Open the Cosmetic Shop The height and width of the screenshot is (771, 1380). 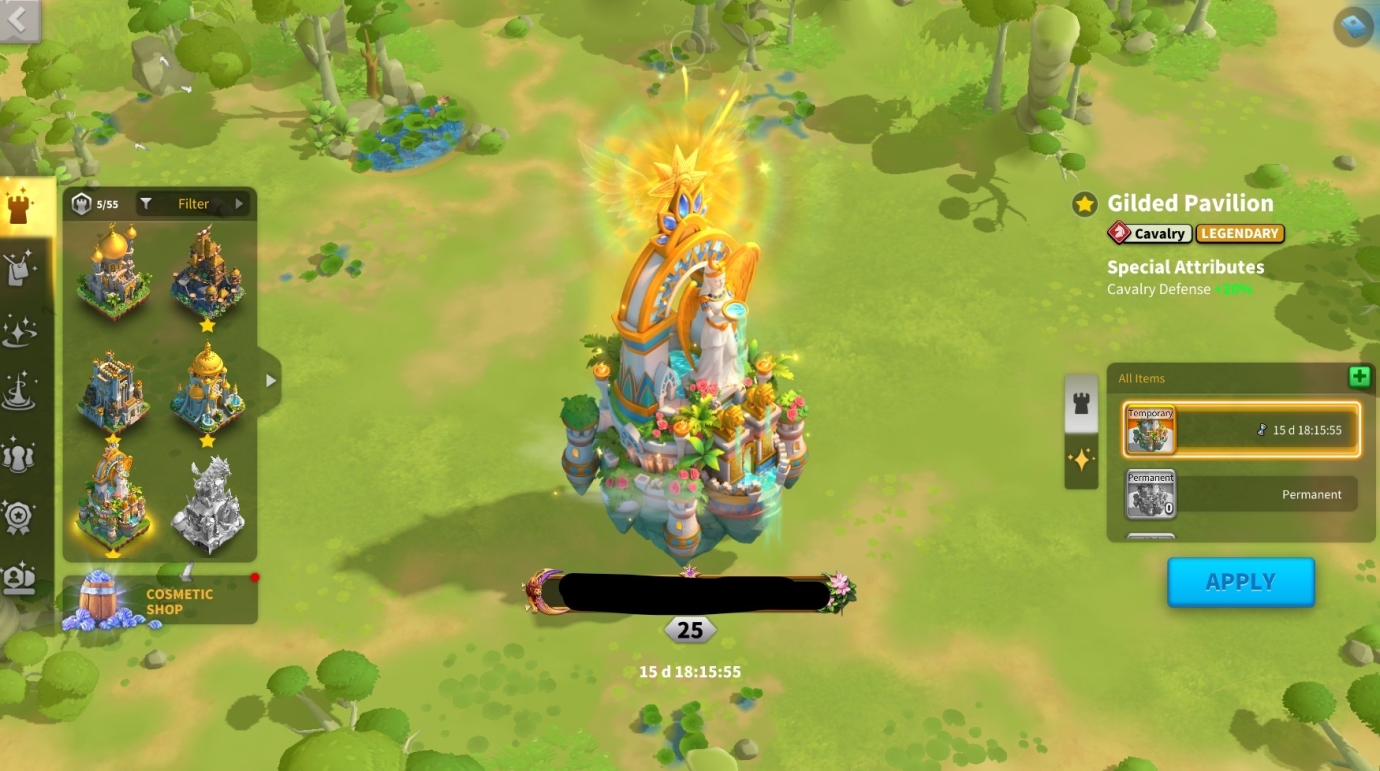[160, 600]
